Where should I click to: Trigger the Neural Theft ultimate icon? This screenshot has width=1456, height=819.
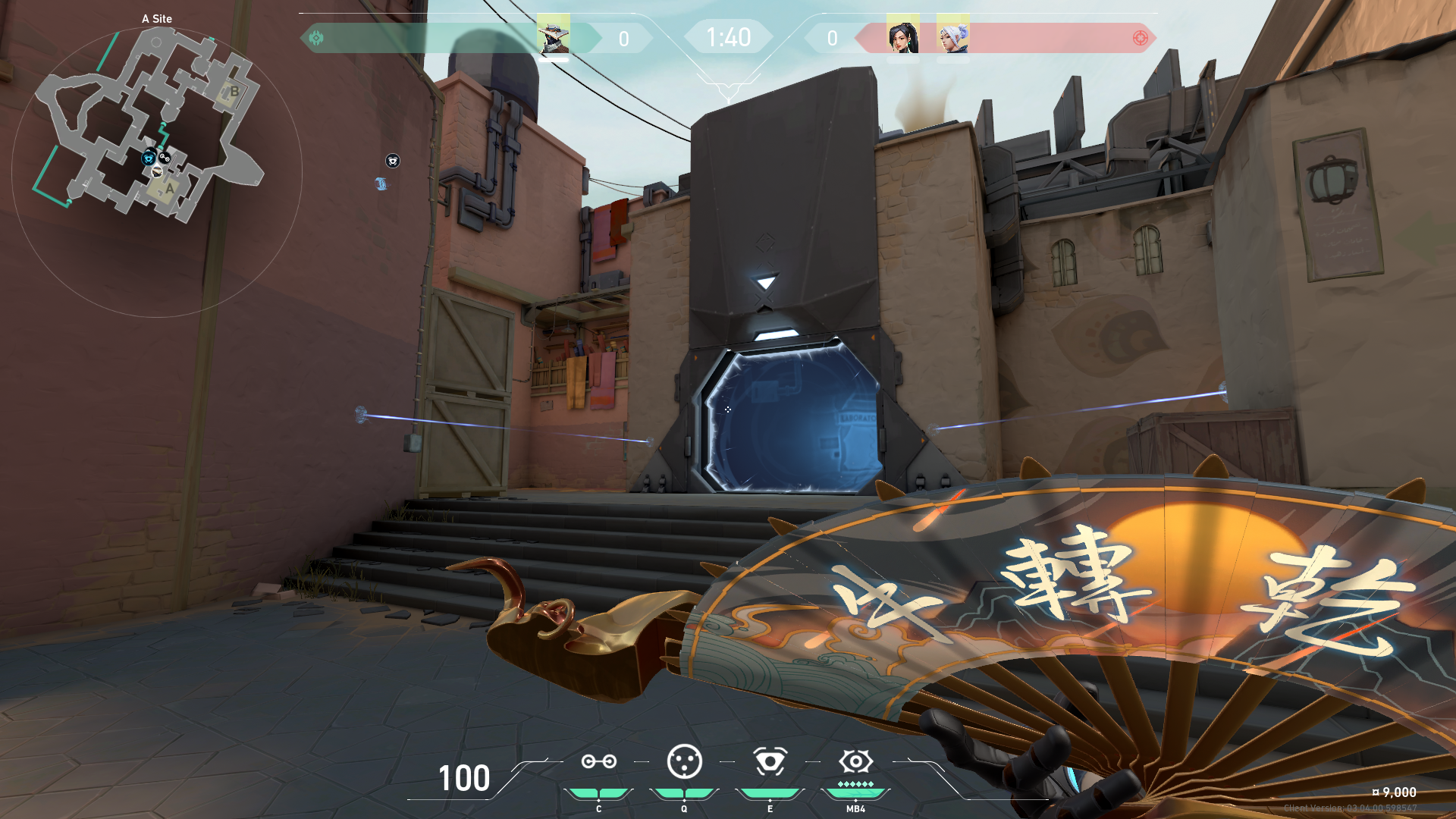pyautogui.click(x=855, y=761)
